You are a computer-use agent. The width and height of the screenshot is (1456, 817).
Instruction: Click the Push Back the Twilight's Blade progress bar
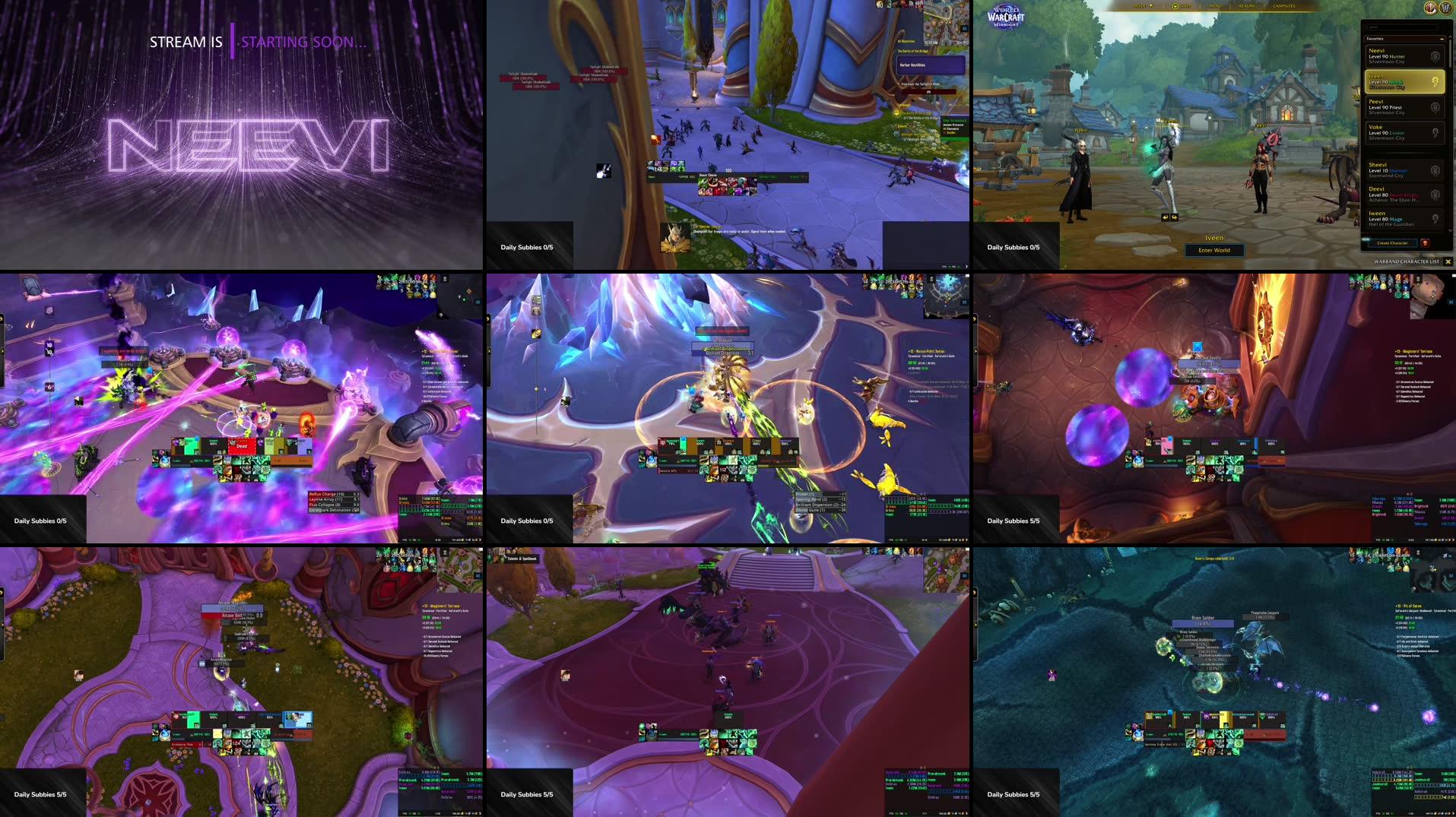click(x=929, y=91)
